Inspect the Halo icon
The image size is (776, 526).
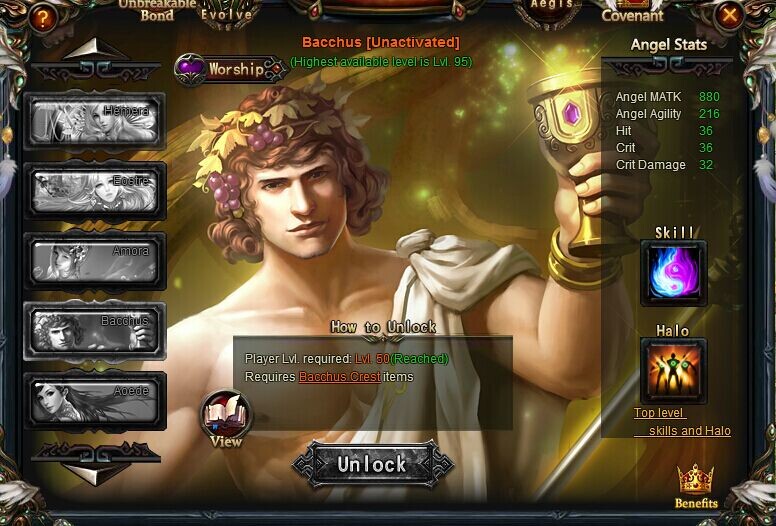coord(673,371)
